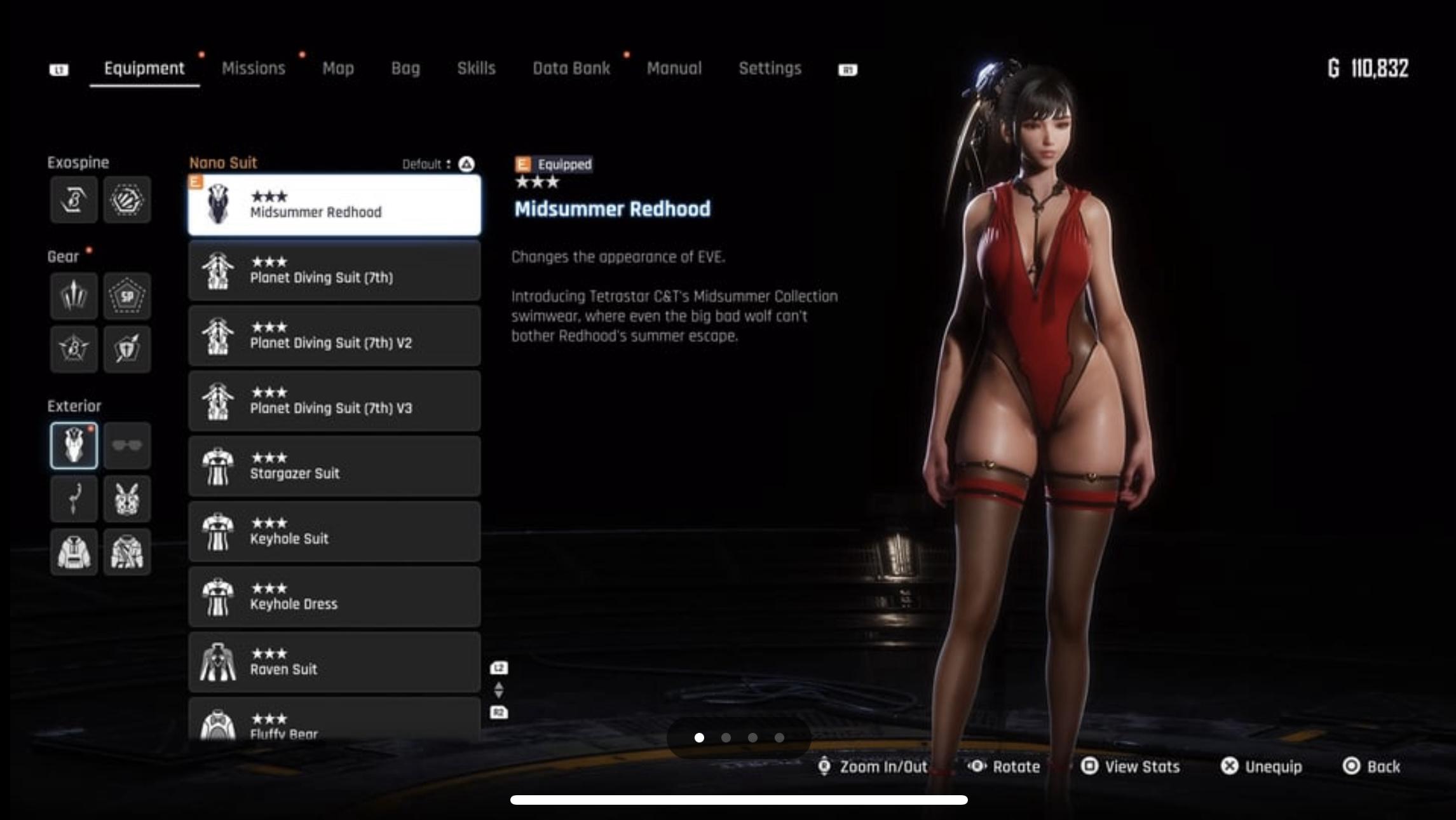Choose Planet Diving Suit (7th) V2
The image size is (1456, 820).
334,336
